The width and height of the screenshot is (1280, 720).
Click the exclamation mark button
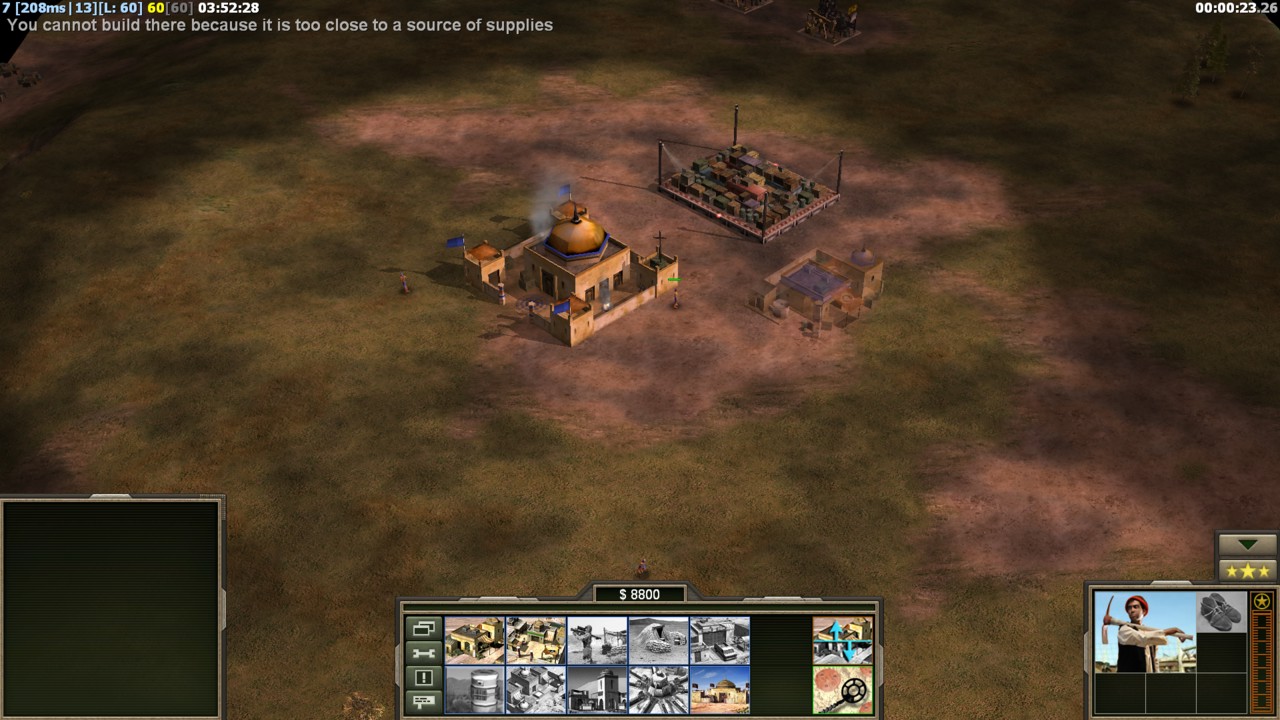(423, 677)
